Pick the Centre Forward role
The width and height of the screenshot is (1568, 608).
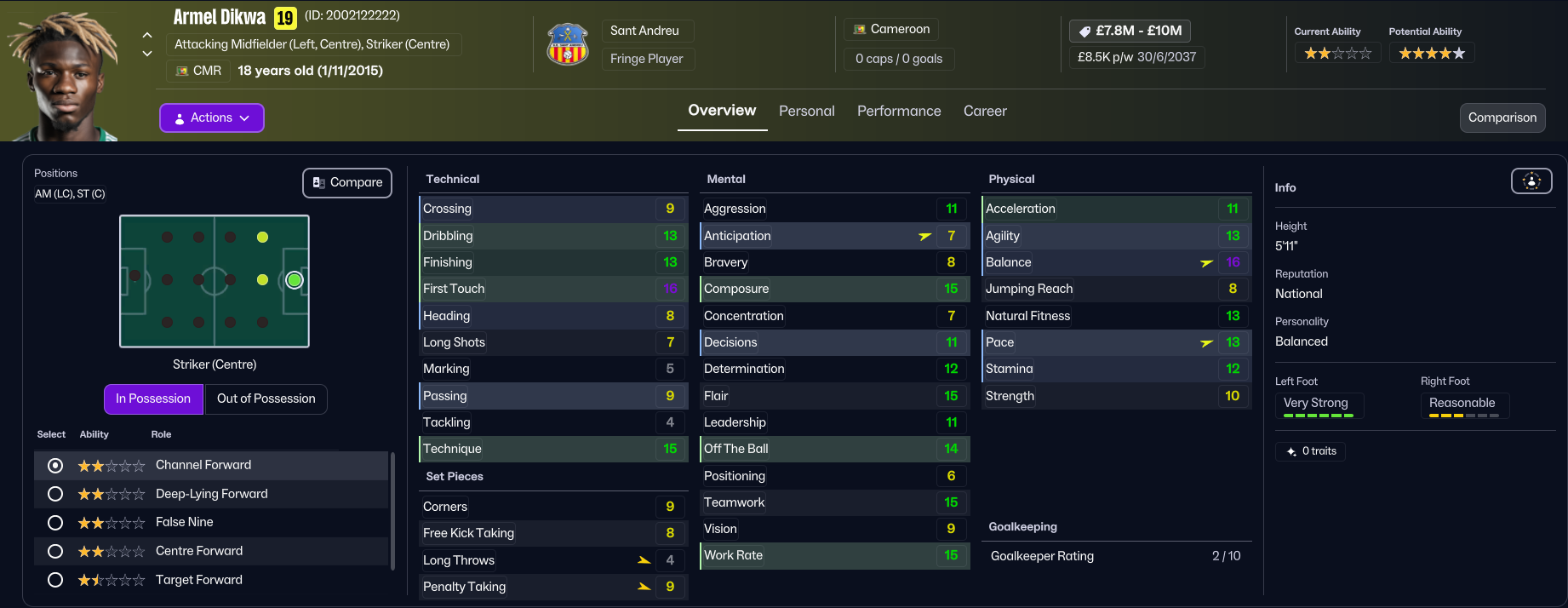[55, 551]
